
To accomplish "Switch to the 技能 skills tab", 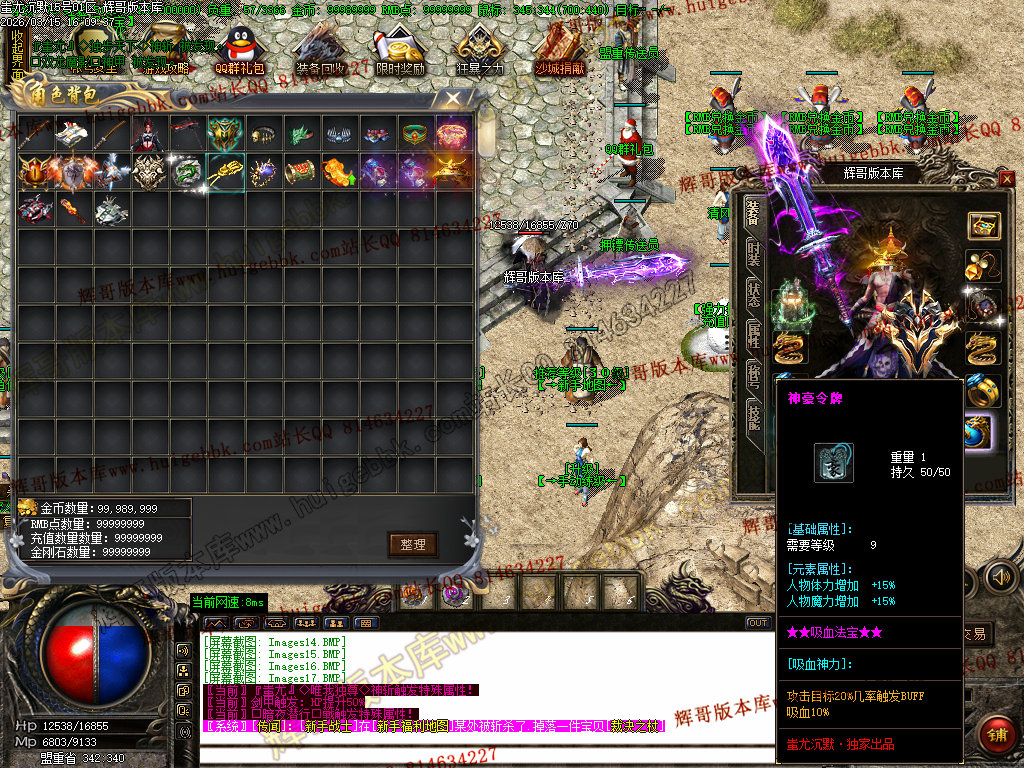I will (754, 416).
